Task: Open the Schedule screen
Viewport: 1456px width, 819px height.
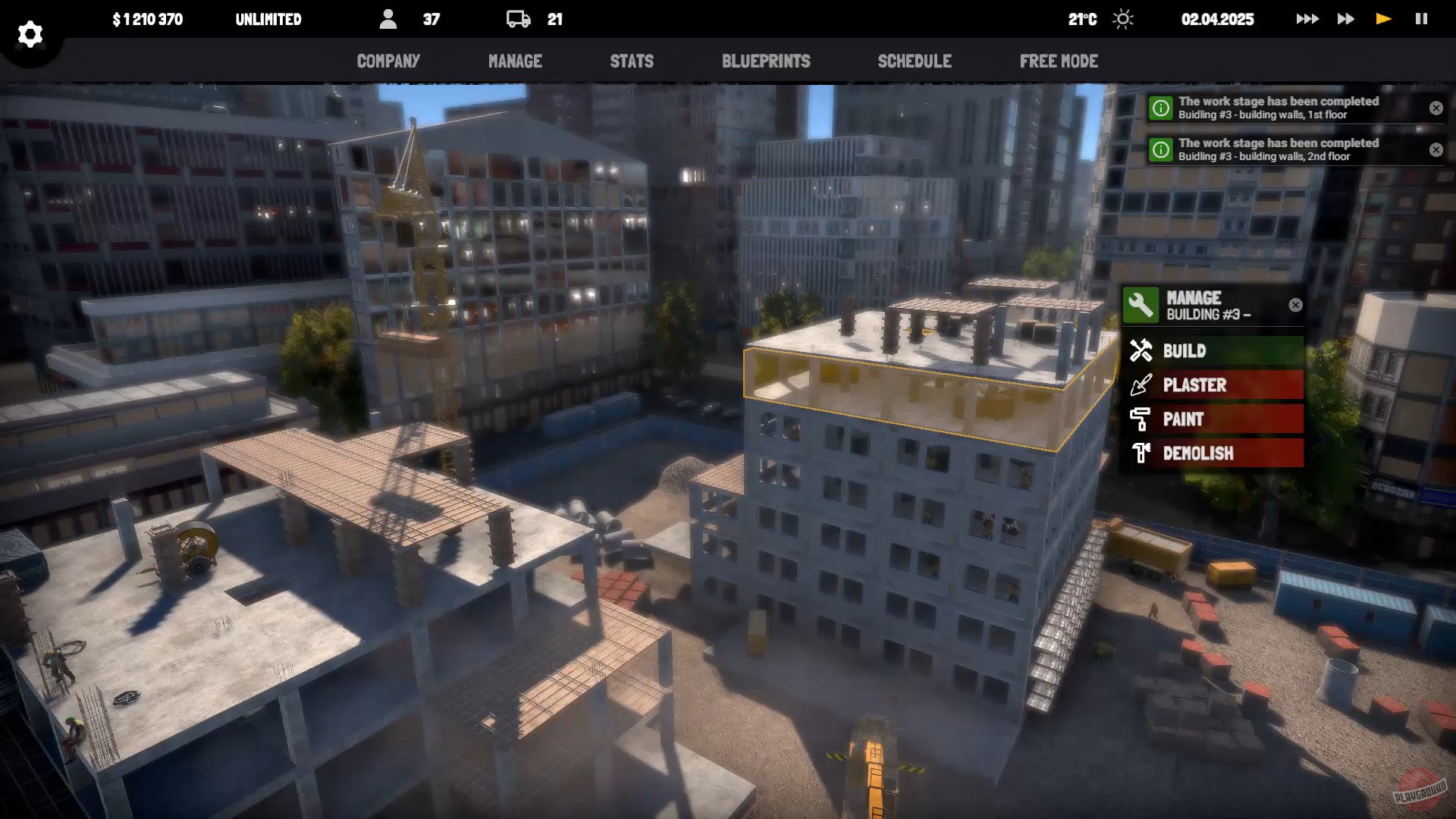Action: pyautogui.click(x=915, y=61)
